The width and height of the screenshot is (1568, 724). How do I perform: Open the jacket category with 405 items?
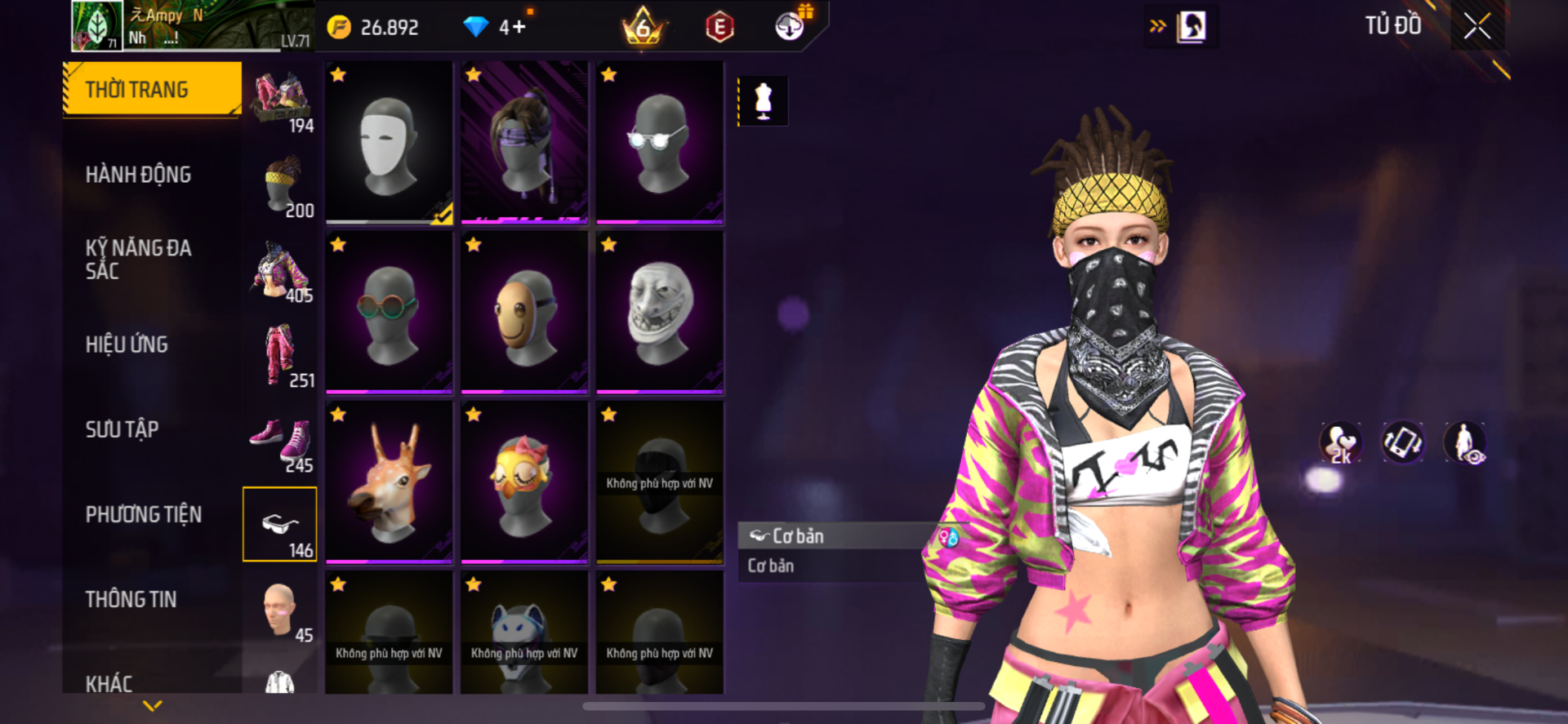(x=280, y=271)
